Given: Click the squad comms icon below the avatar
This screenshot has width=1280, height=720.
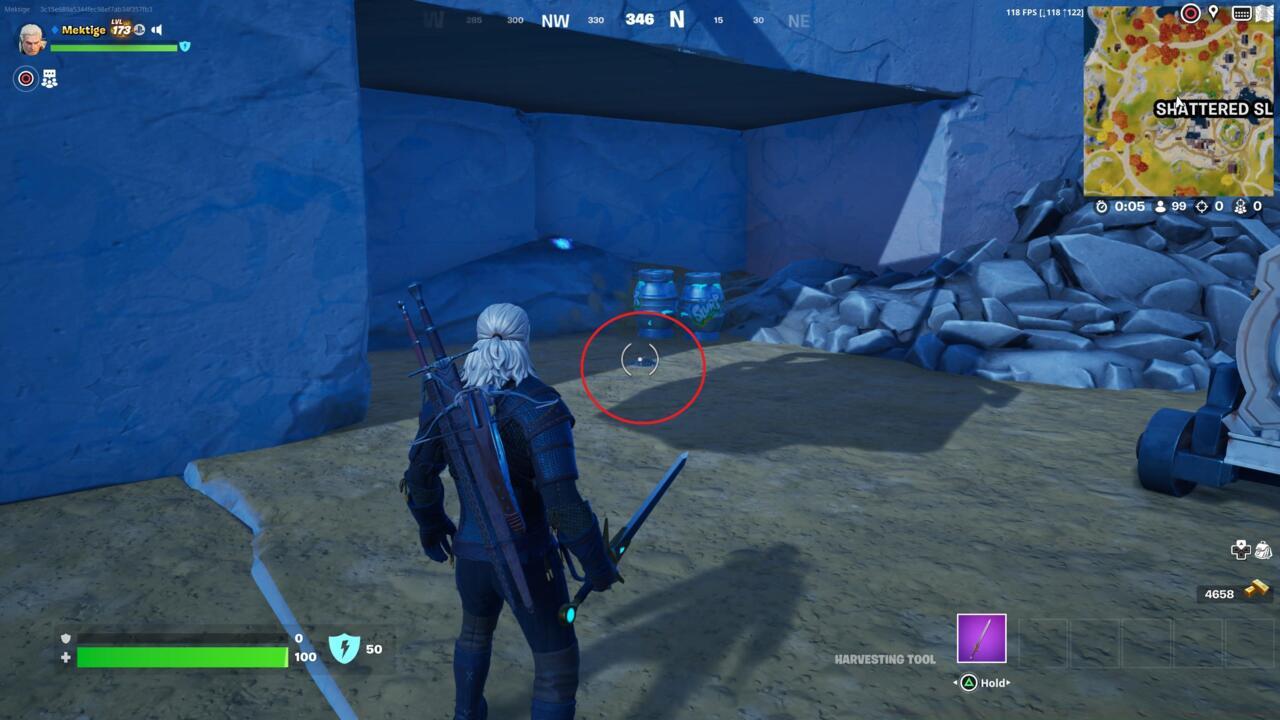Looking at the screenshot, I should pos(49,77).
